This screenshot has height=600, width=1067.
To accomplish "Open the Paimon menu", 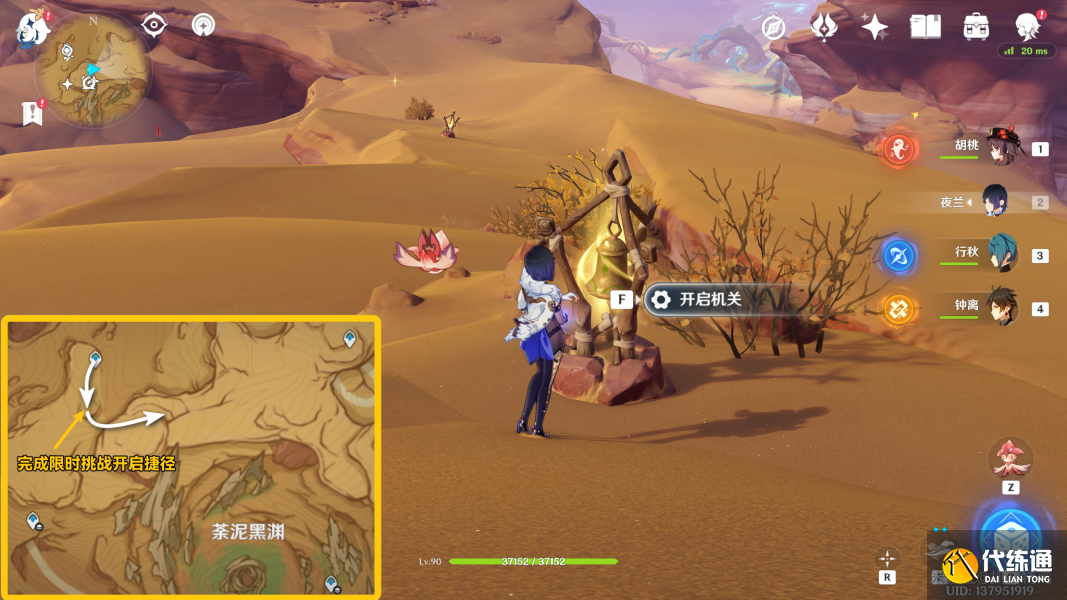I will pos(33,29).
